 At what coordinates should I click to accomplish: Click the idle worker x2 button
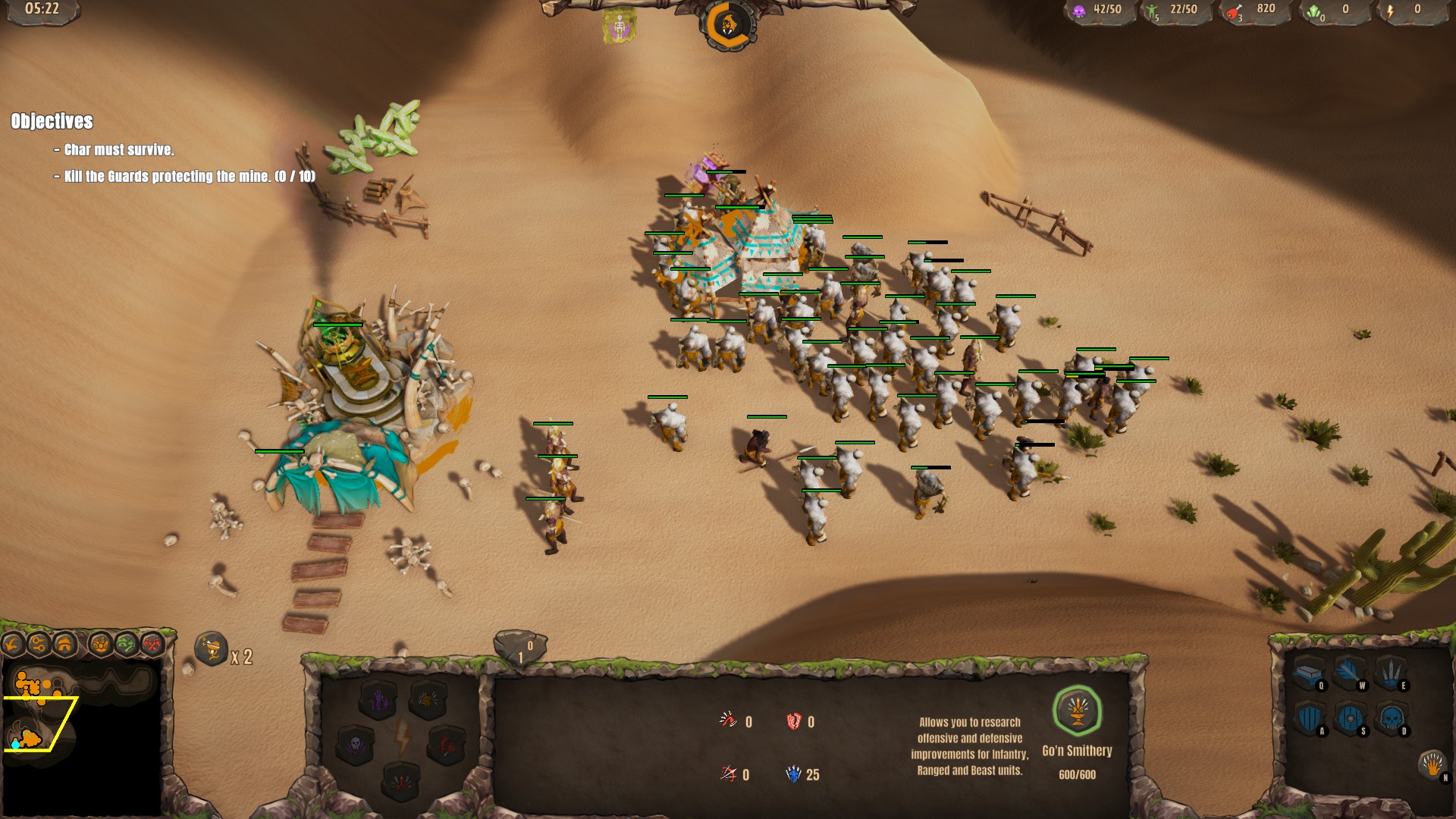pos(212,651)
